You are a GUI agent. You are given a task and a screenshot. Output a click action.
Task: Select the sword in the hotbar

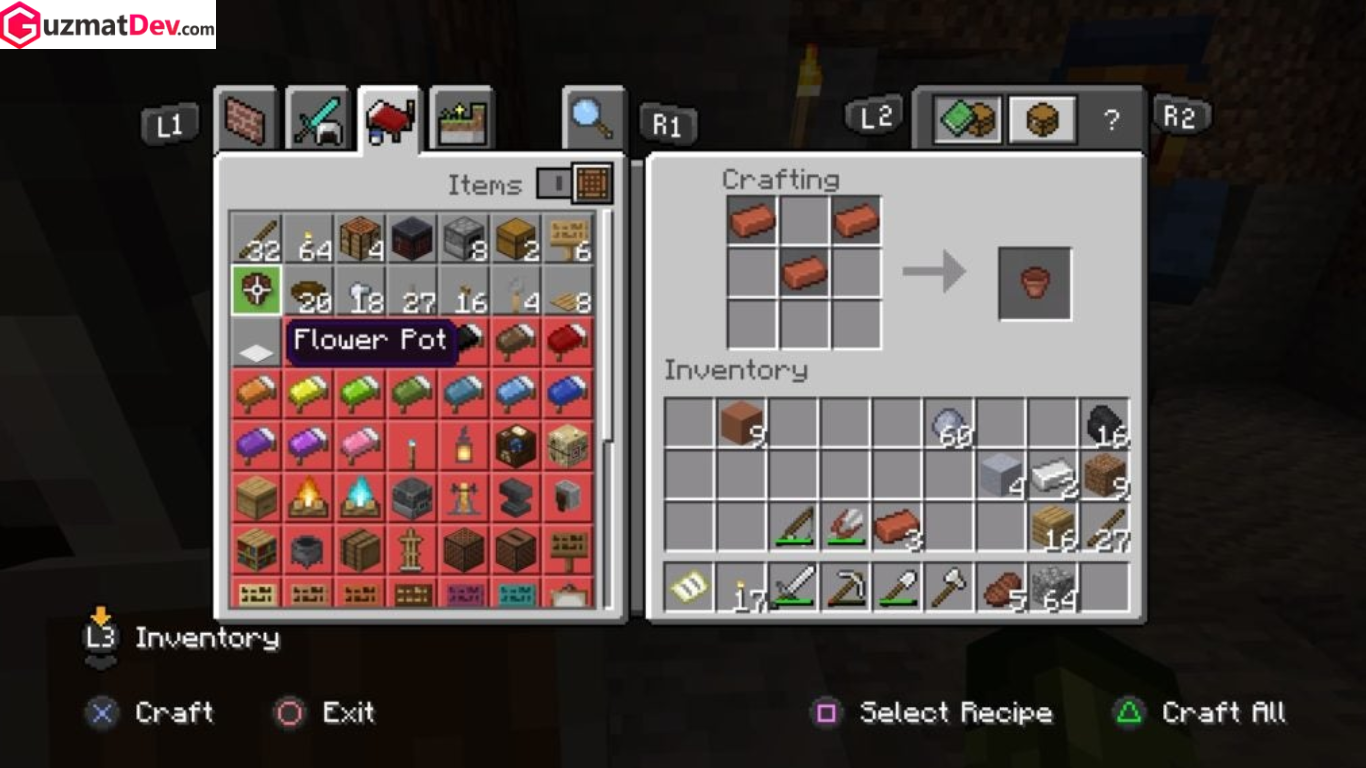[x=793, y=587]
